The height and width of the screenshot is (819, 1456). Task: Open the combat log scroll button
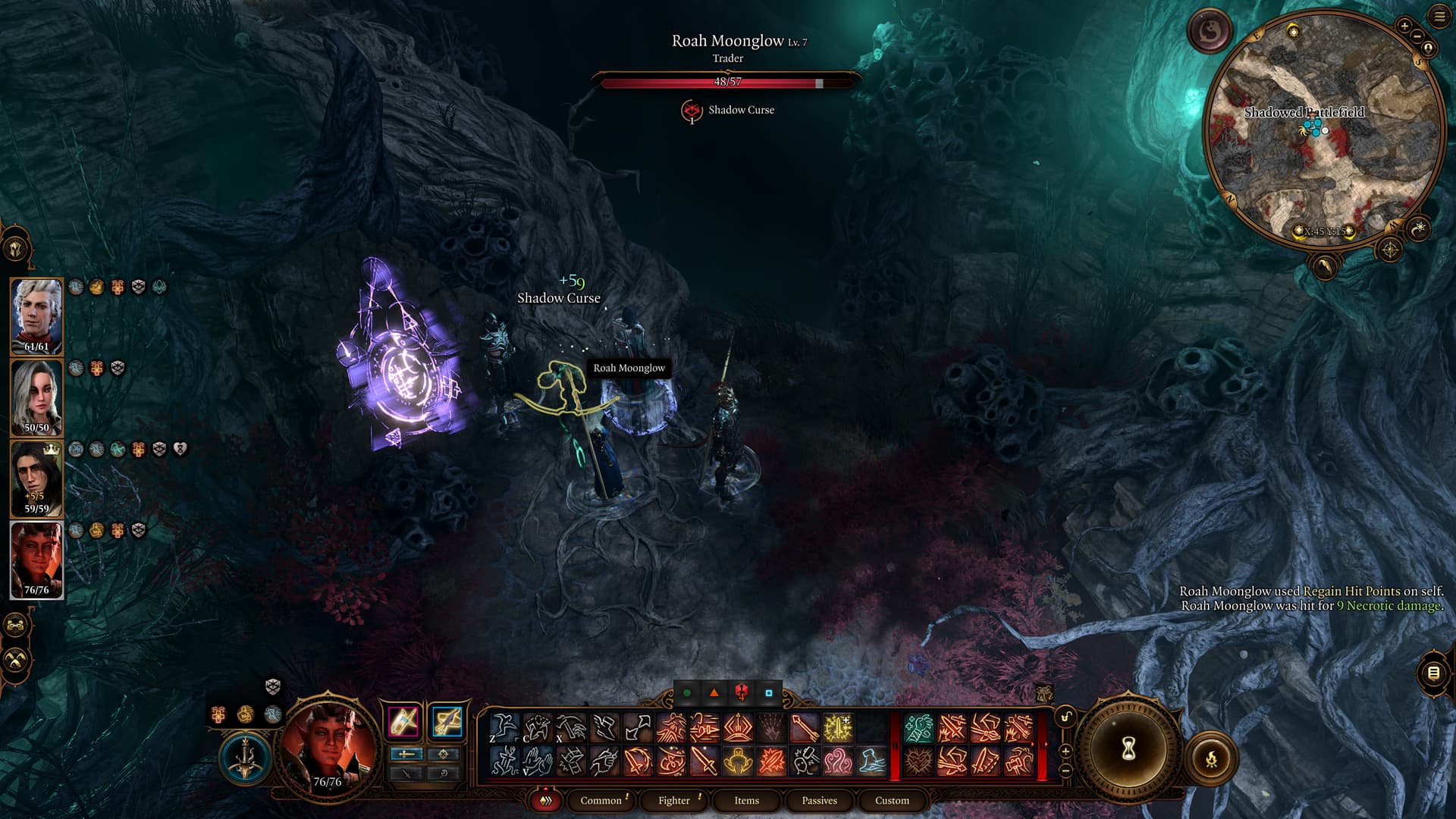(1433, 673)
